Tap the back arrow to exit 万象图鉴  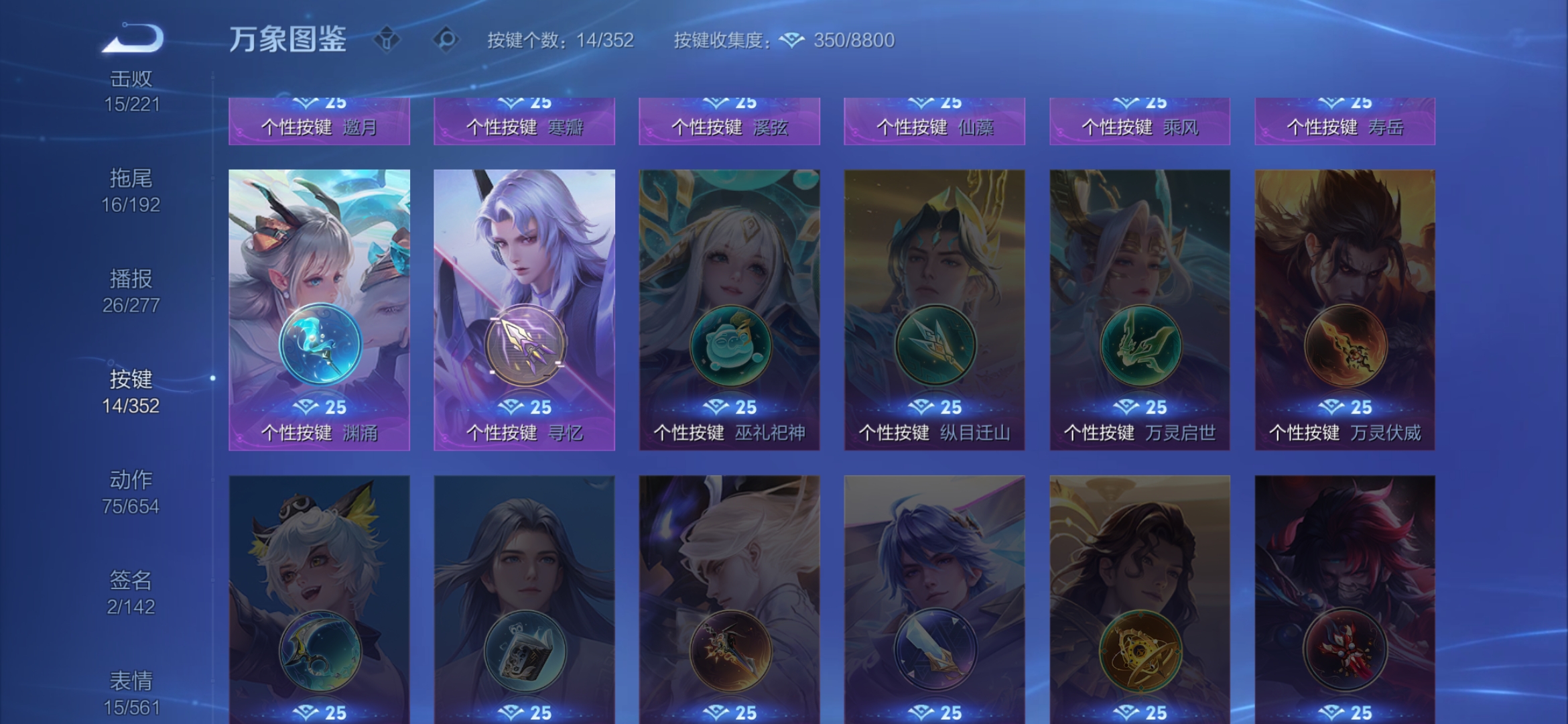point(131,37)
